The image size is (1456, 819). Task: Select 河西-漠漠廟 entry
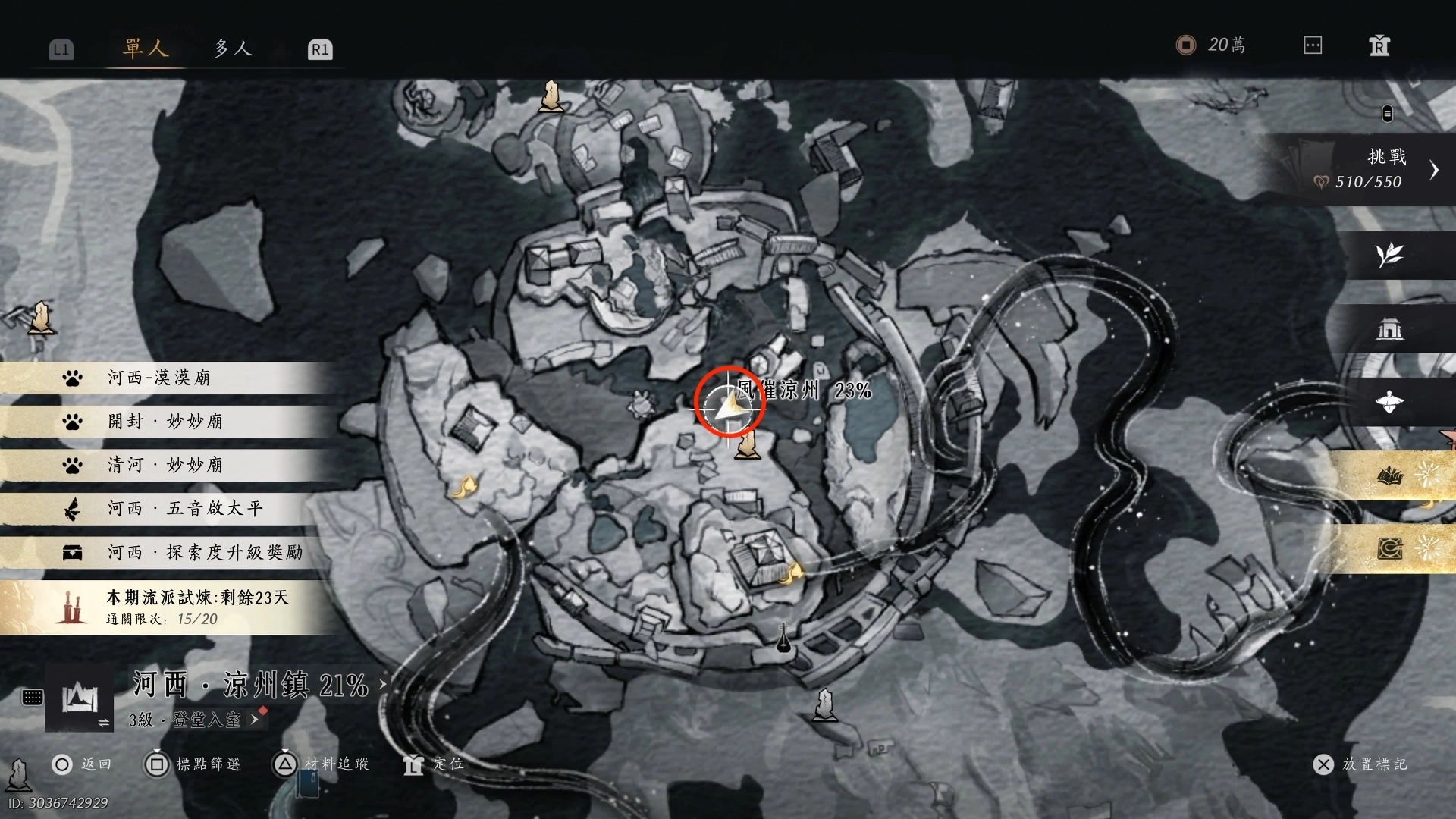pyautogui.click(x=159, y=378)
